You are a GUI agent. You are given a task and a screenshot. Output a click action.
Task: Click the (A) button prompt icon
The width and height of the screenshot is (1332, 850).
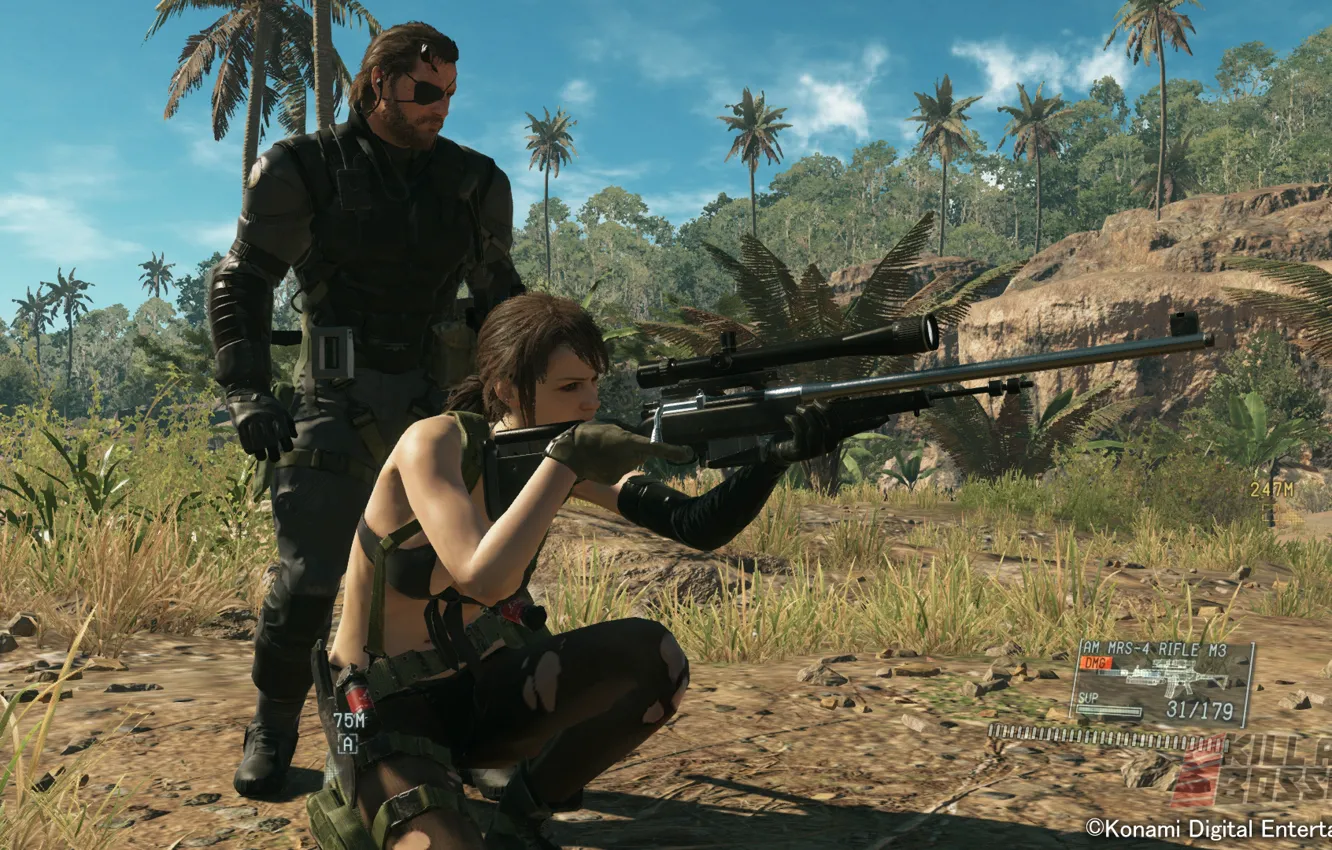click(347, 743)
